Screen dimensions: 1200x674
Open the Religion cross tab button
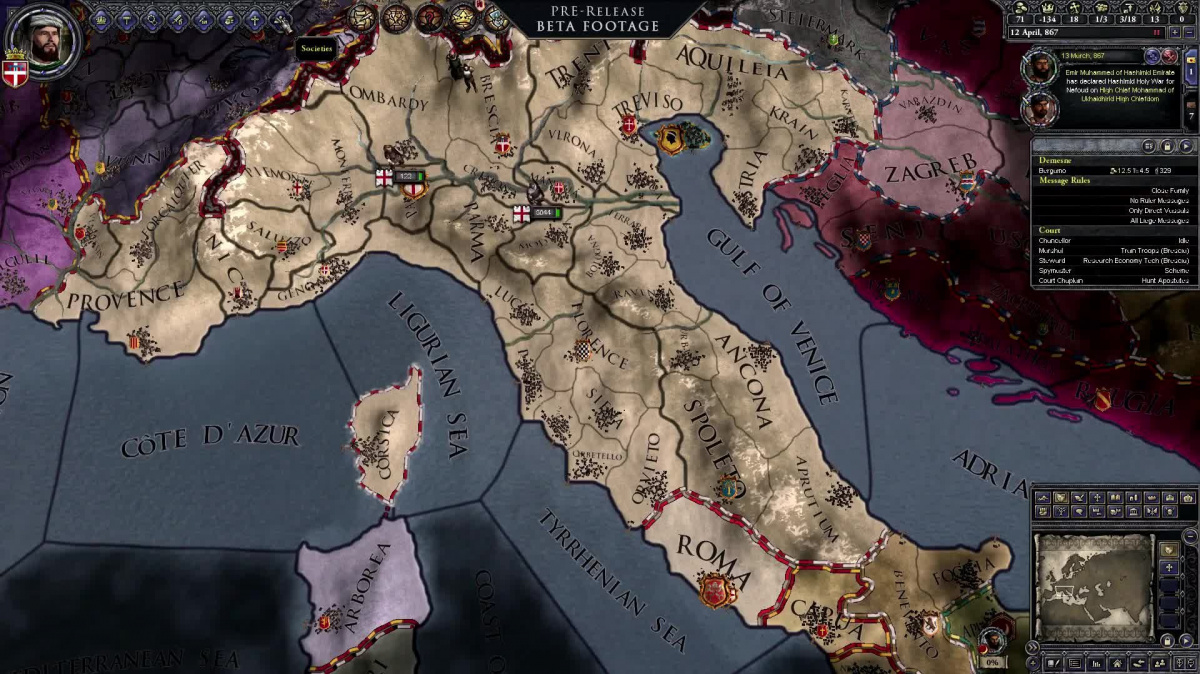(256, 19)
